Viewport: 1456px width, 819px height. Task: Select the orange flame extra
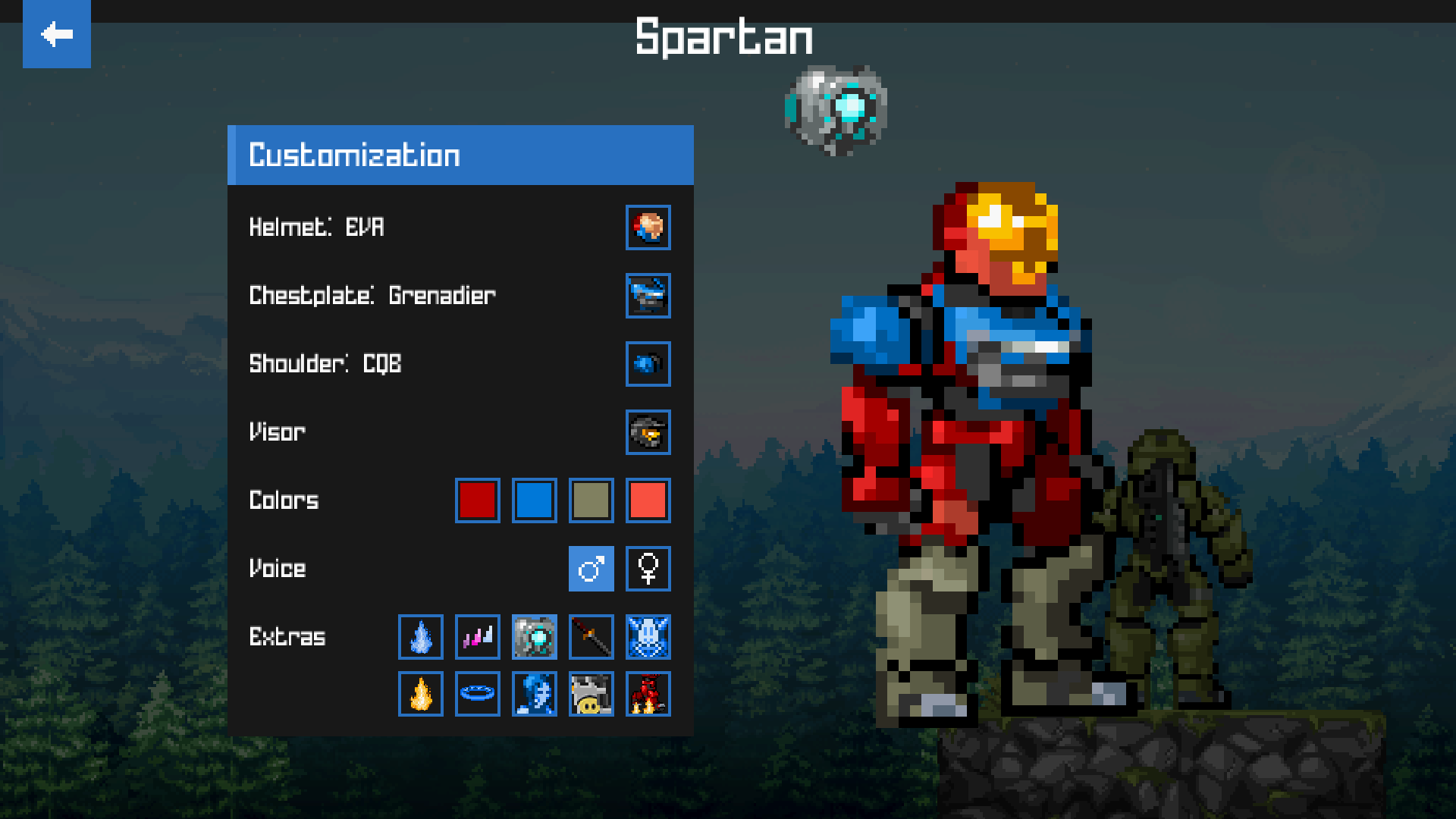click(x=420, y=694)
